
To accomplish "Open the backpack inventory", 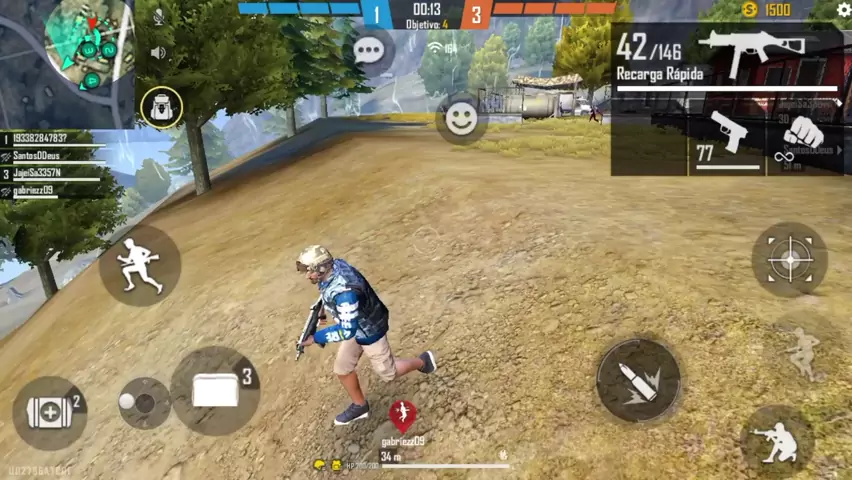I will click(x=161, y=107).
